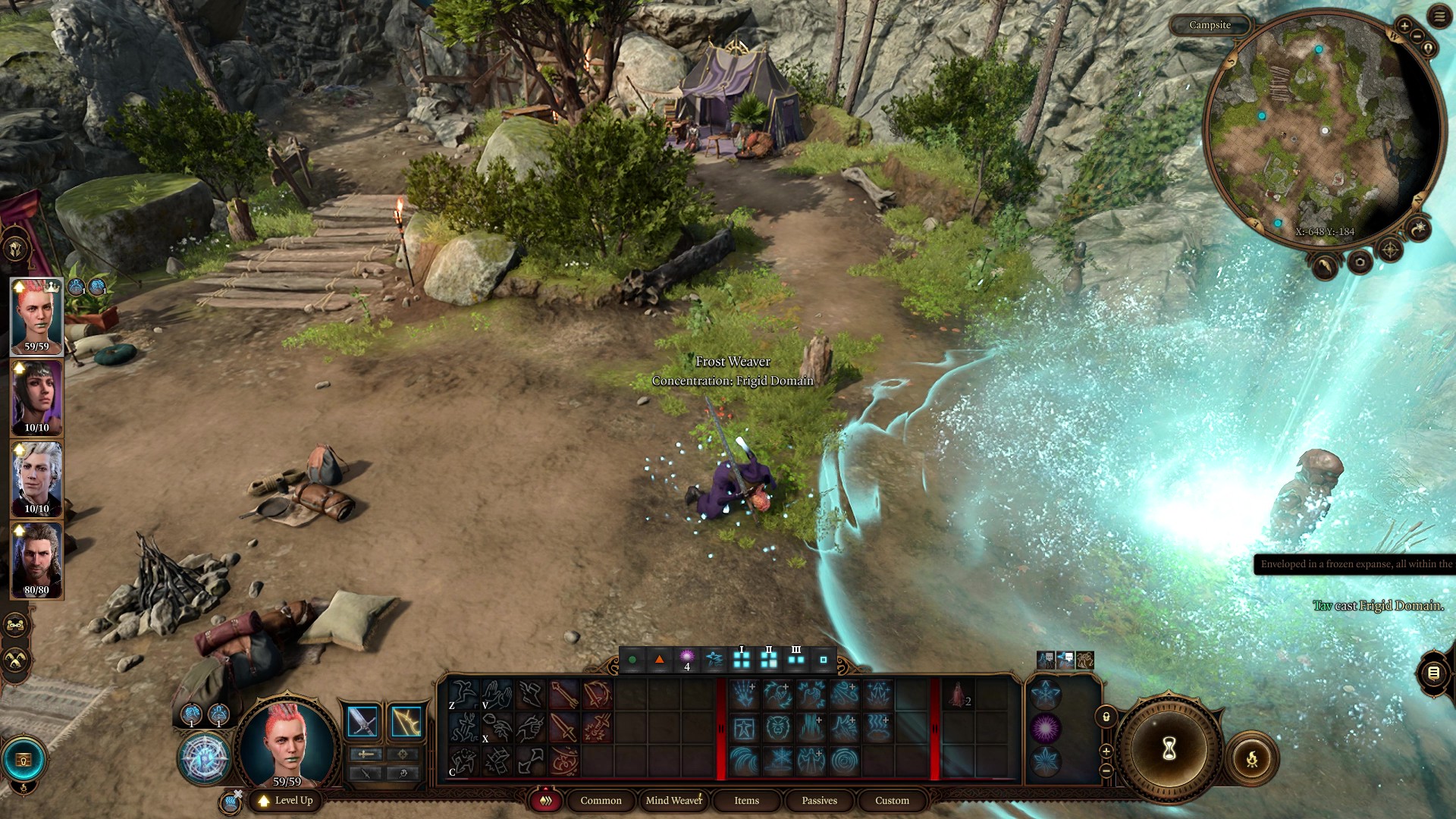Switch to the Common hotbar tab
This screenshot has height=819, width=1456.
coord(601,800)
